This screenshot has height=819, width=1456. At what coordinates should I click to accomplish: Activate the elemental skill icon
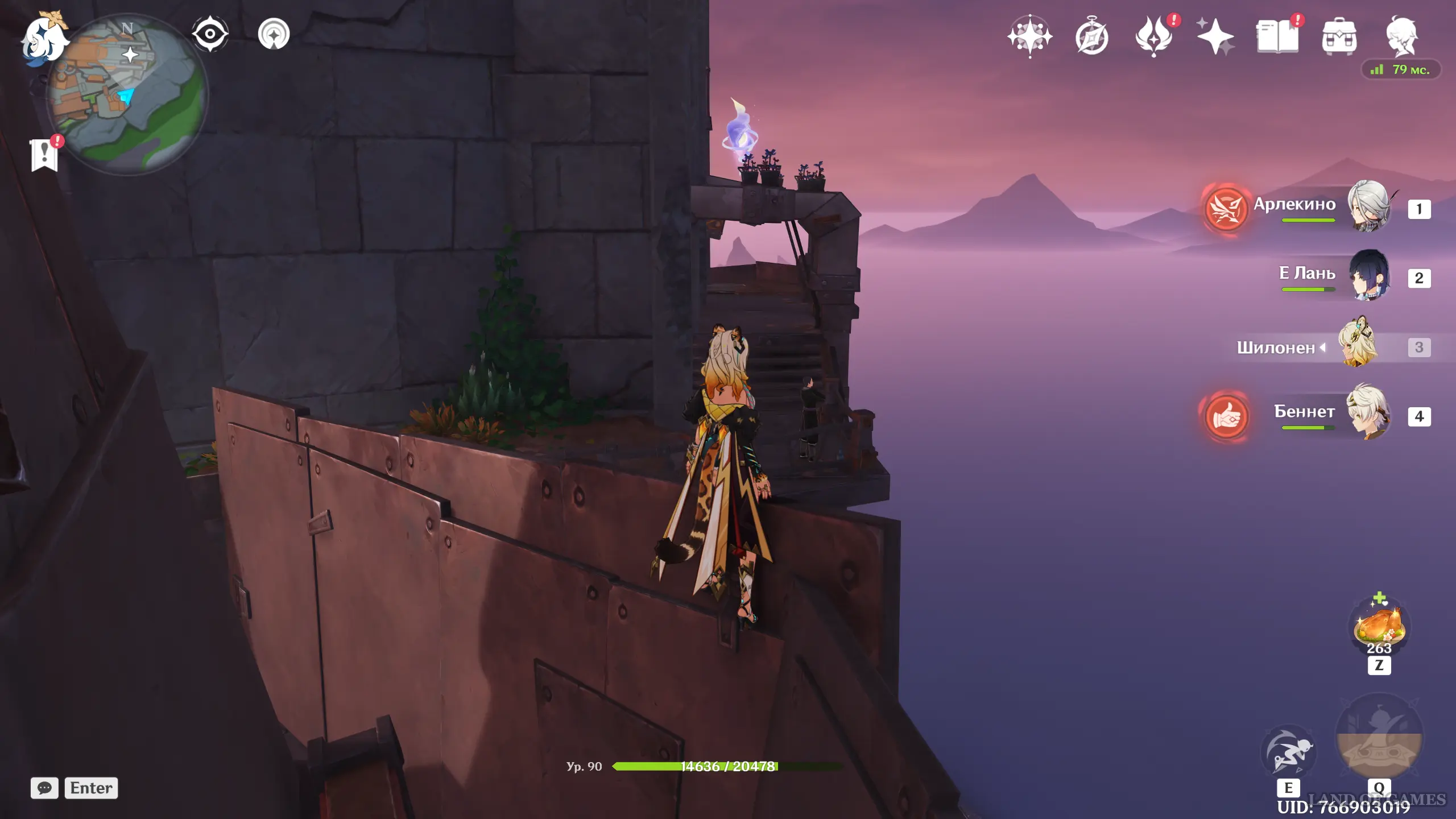[x=1288, y=752]
